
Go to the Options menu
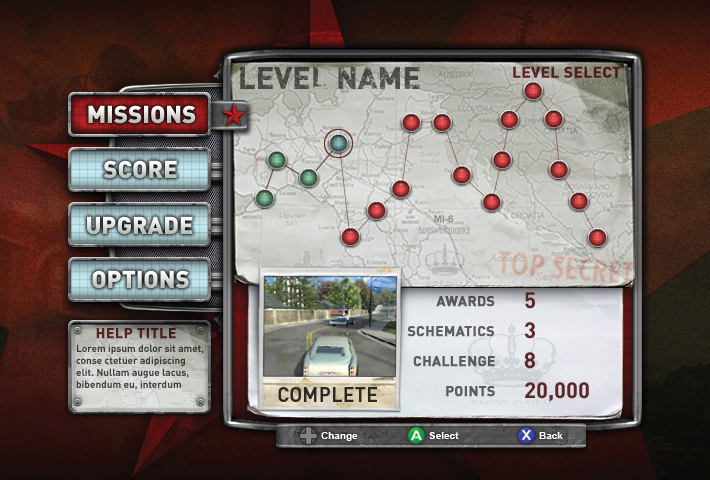pyautogui.click(x=140, y=279)
